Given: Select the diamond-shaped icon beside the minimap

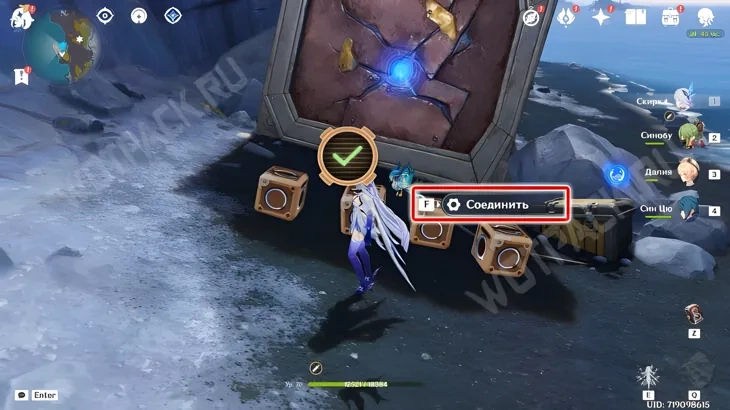Looking at the screenshot, I should tap(173, 15).
